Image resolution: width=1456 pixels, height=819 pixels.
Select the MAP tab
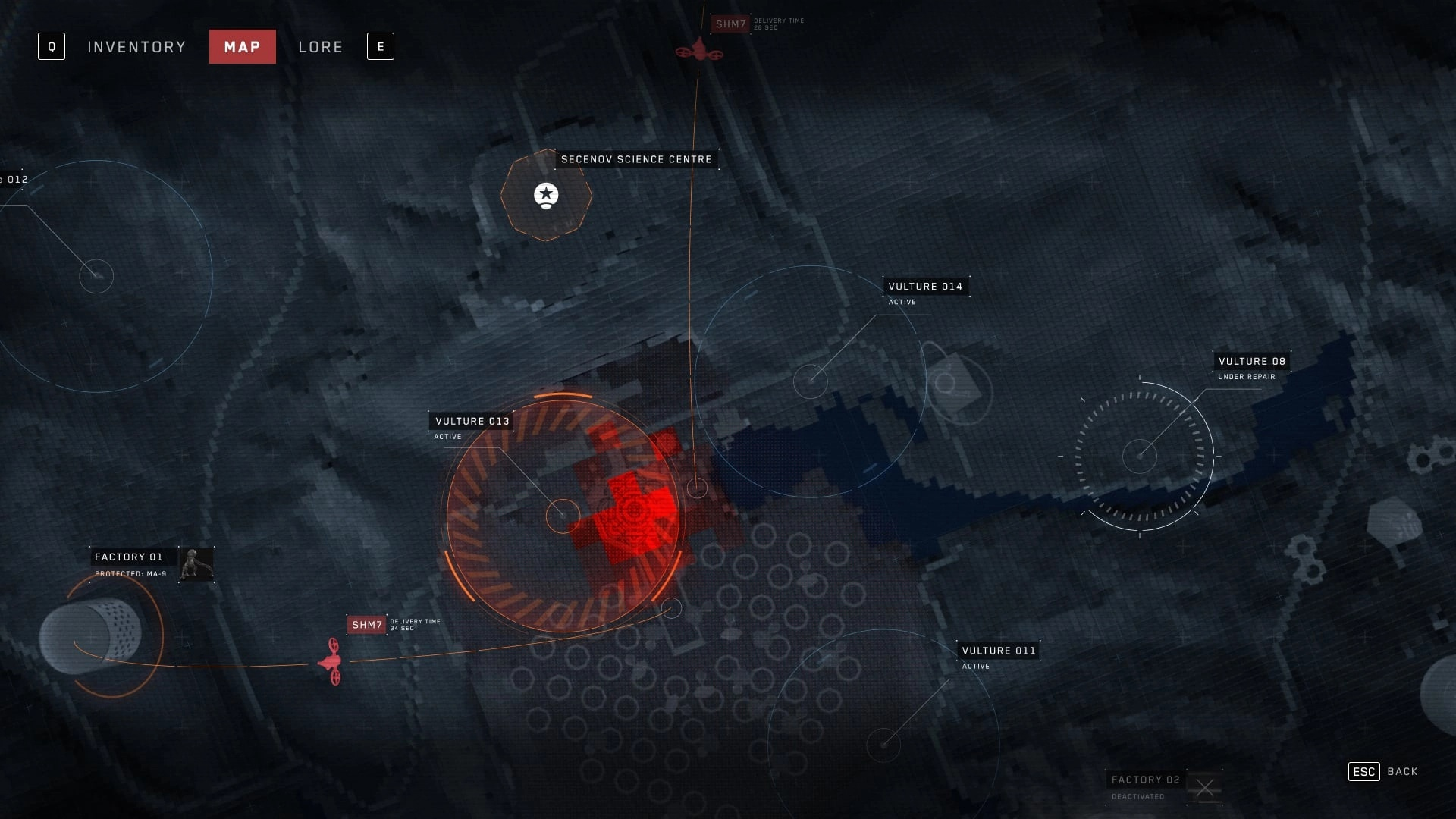243,46
